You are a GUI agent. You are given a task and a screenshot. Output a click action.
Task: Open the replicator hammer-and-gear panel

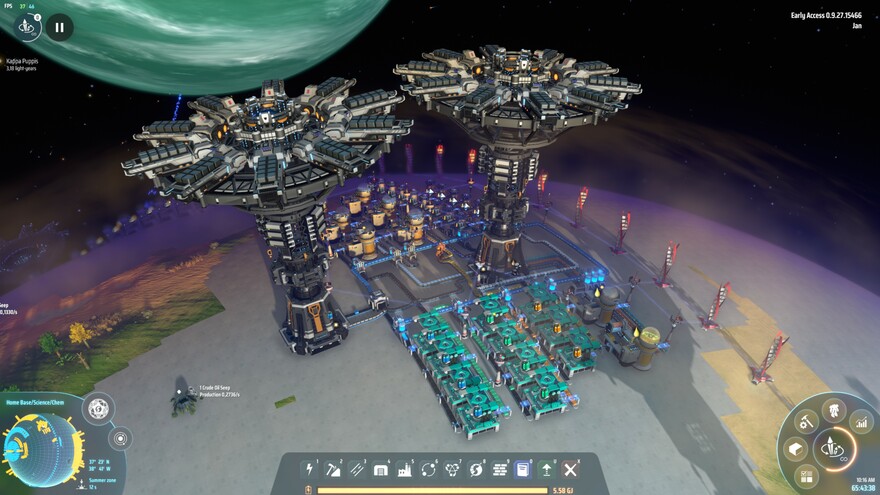pyautogui.click(x=806, y=422)
